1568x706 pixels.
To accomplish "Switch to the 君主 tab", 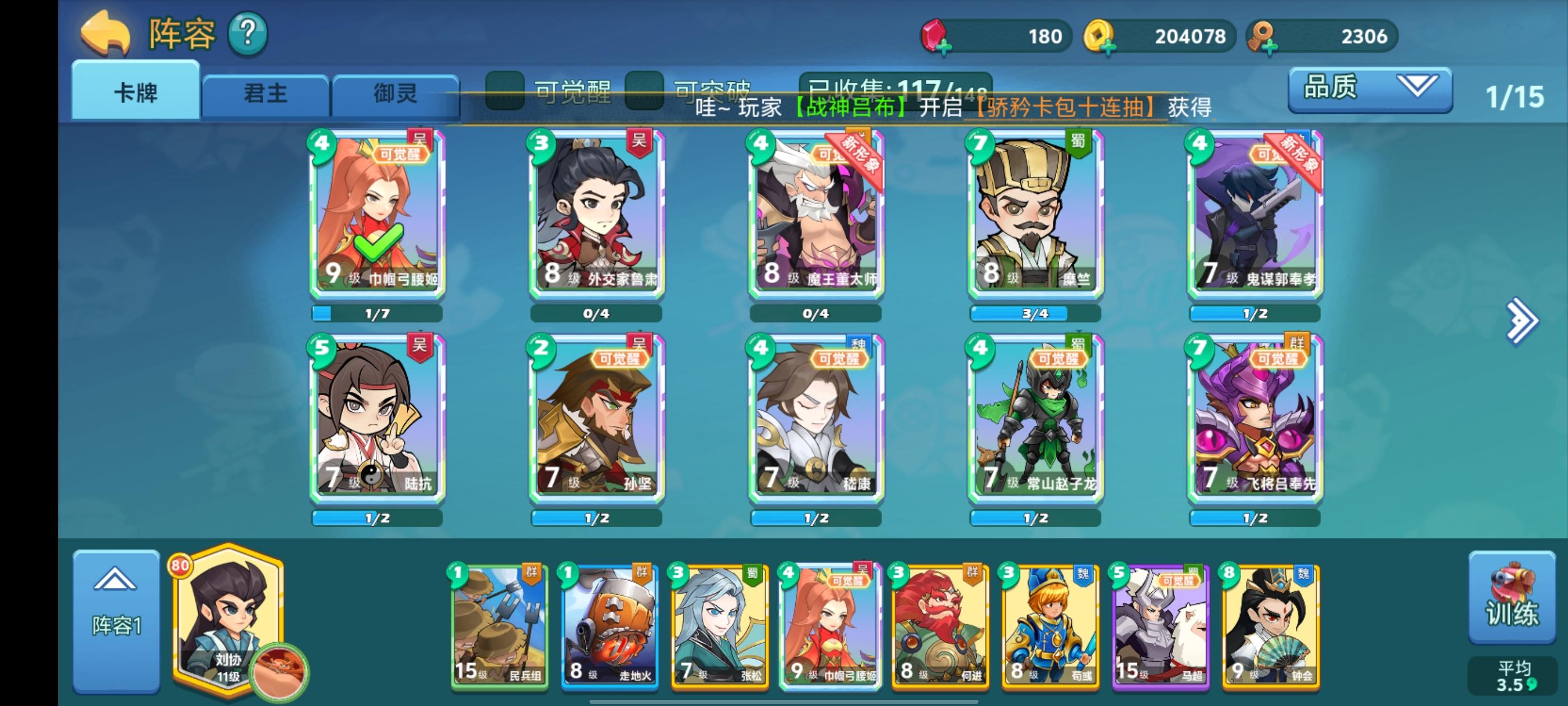I will click(265, 93).
